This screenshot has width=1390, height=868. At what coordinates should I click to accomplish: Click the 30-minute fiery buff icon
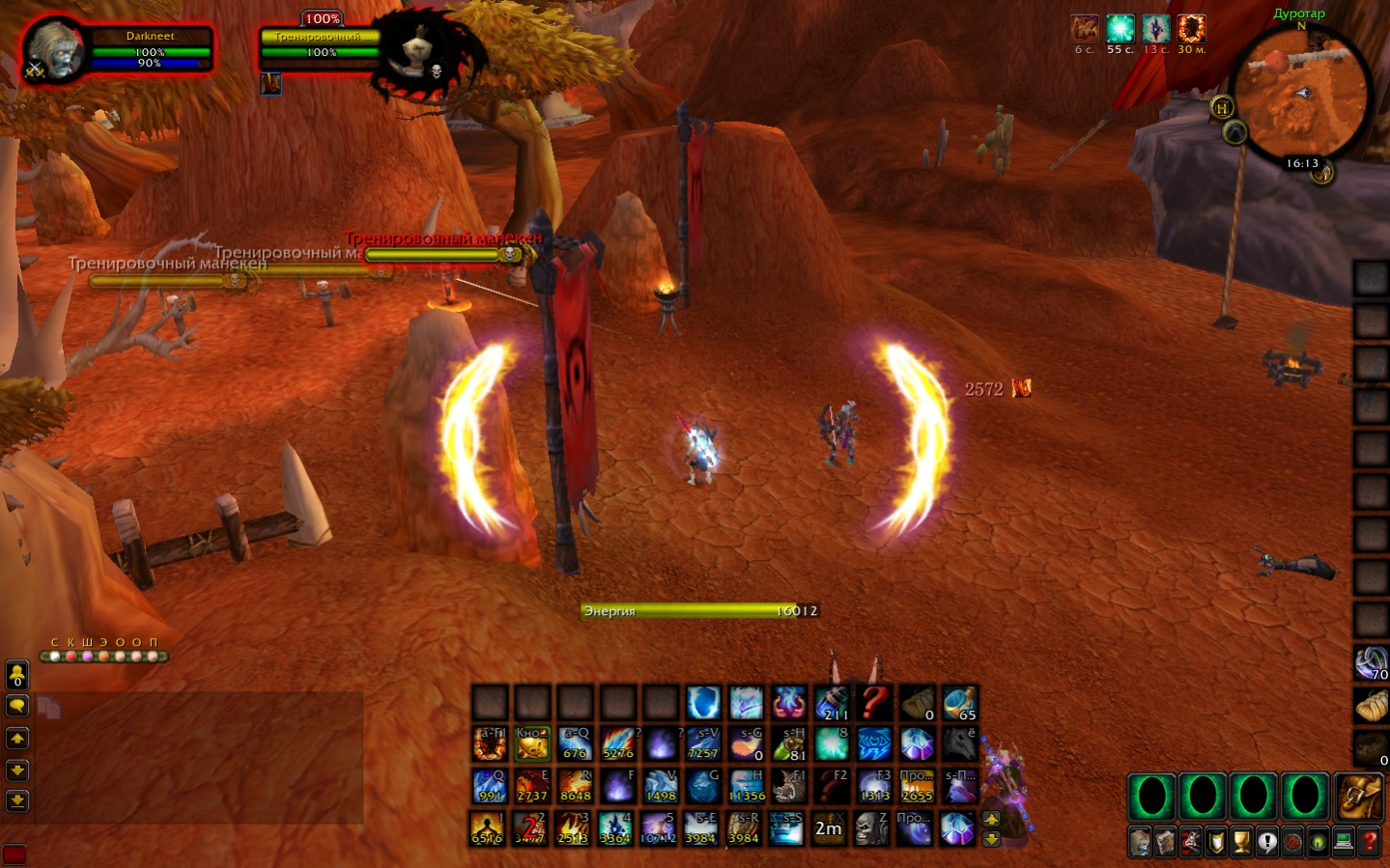click(x=1191, y=29)
